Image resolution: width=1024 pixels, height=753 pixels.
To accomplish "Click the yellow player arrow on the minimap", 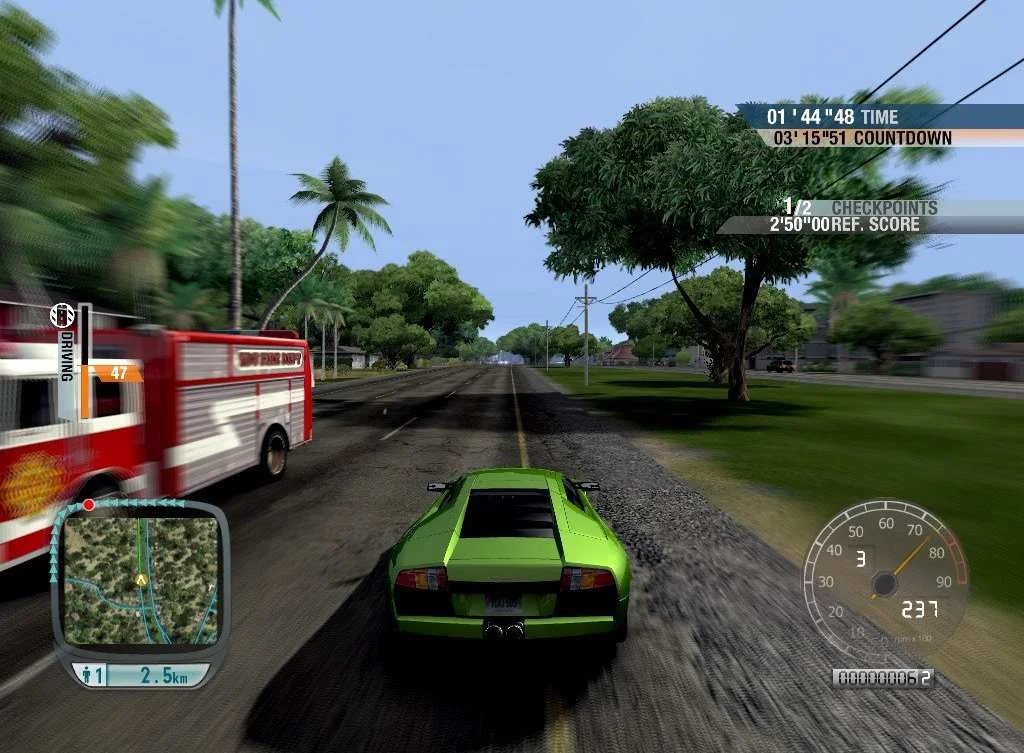I will click(141, 579).
